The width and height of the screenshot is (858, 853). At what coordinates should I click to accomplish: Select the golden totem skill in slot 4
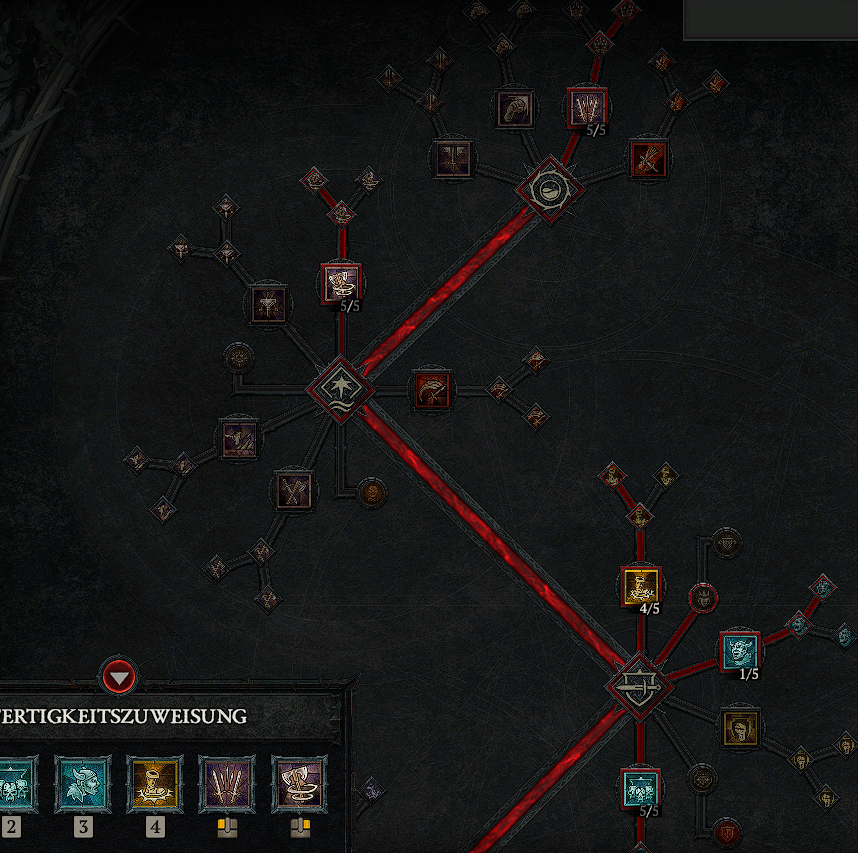tap(154, 783)
